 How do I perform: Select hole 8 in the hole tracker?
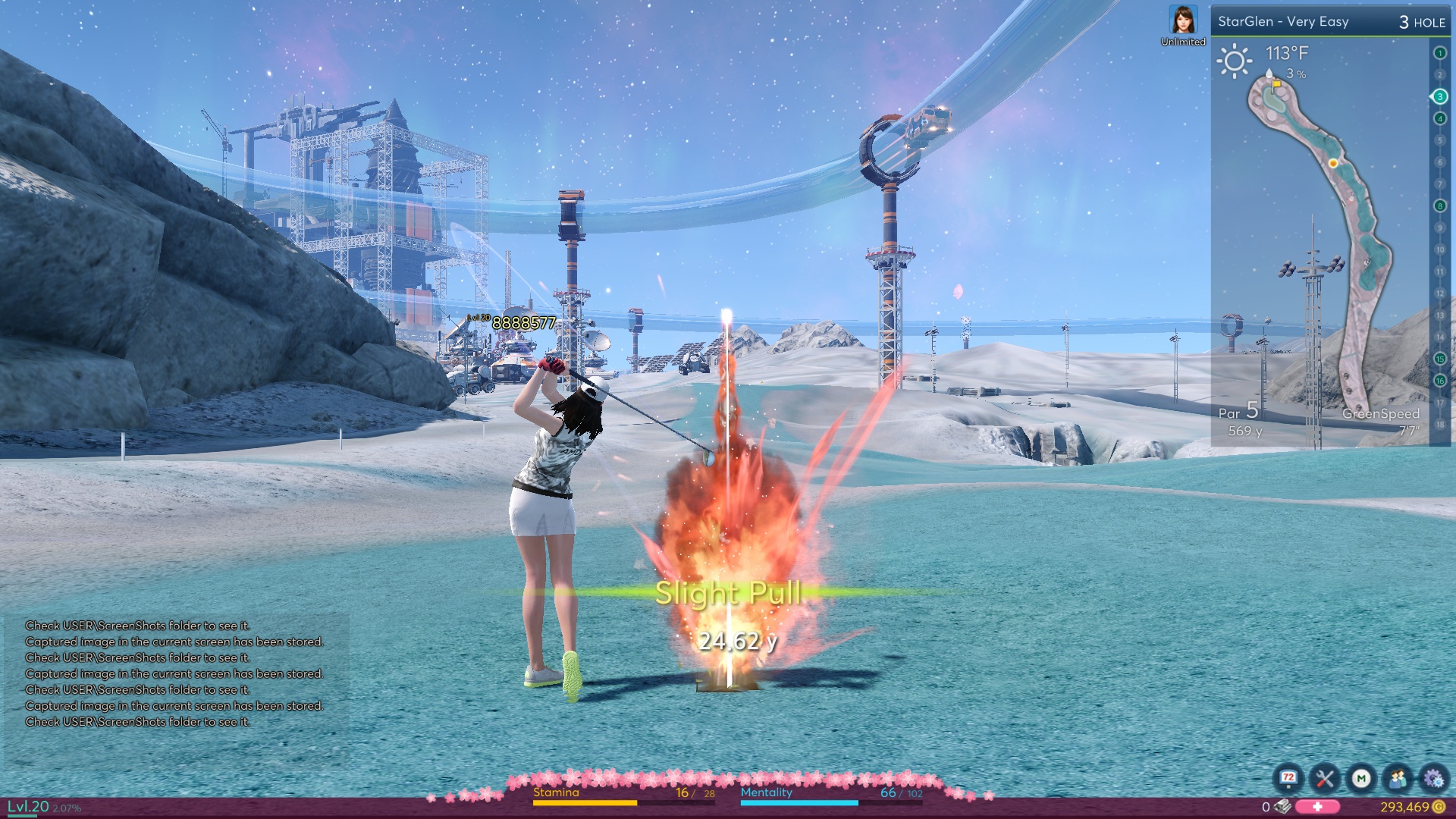[1439, 206]
